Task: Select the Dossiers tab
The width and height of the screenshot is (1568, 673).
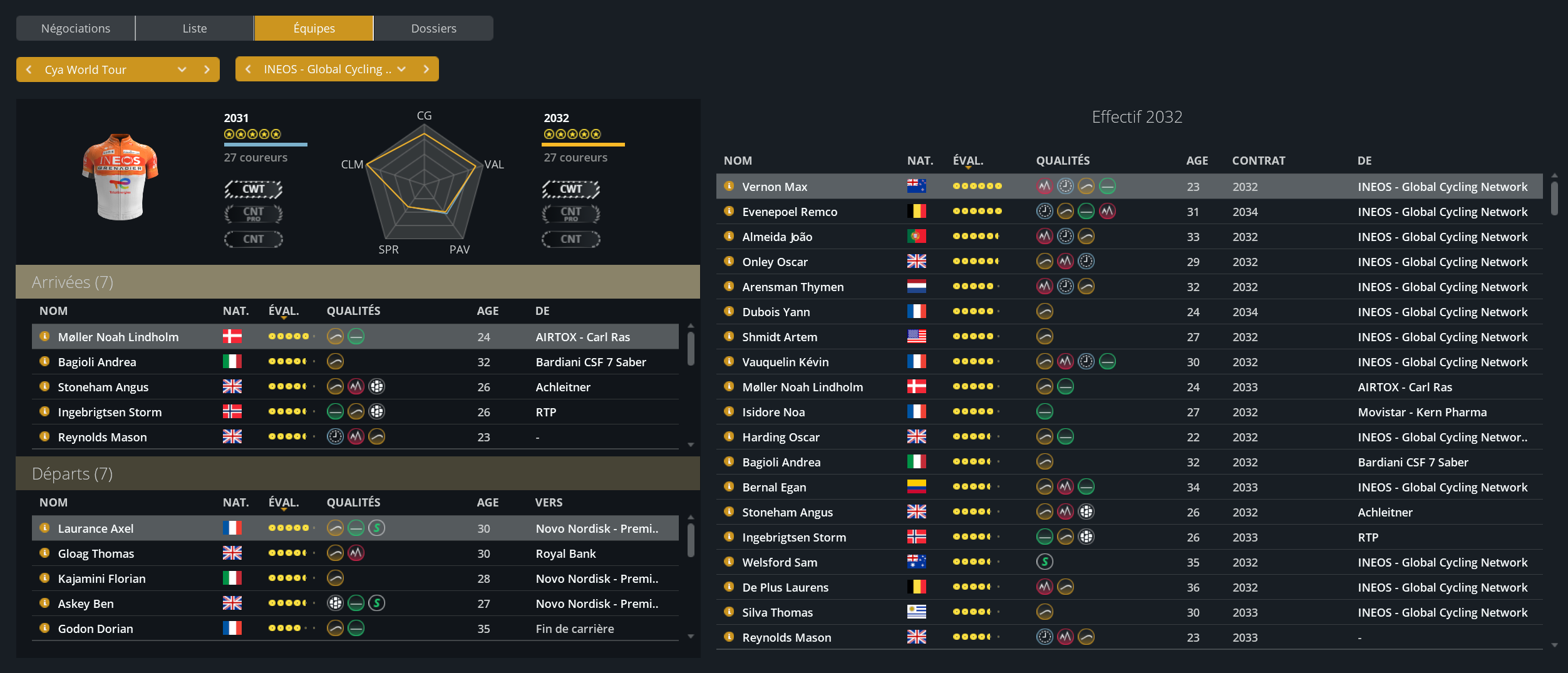Action: [433, 28]
